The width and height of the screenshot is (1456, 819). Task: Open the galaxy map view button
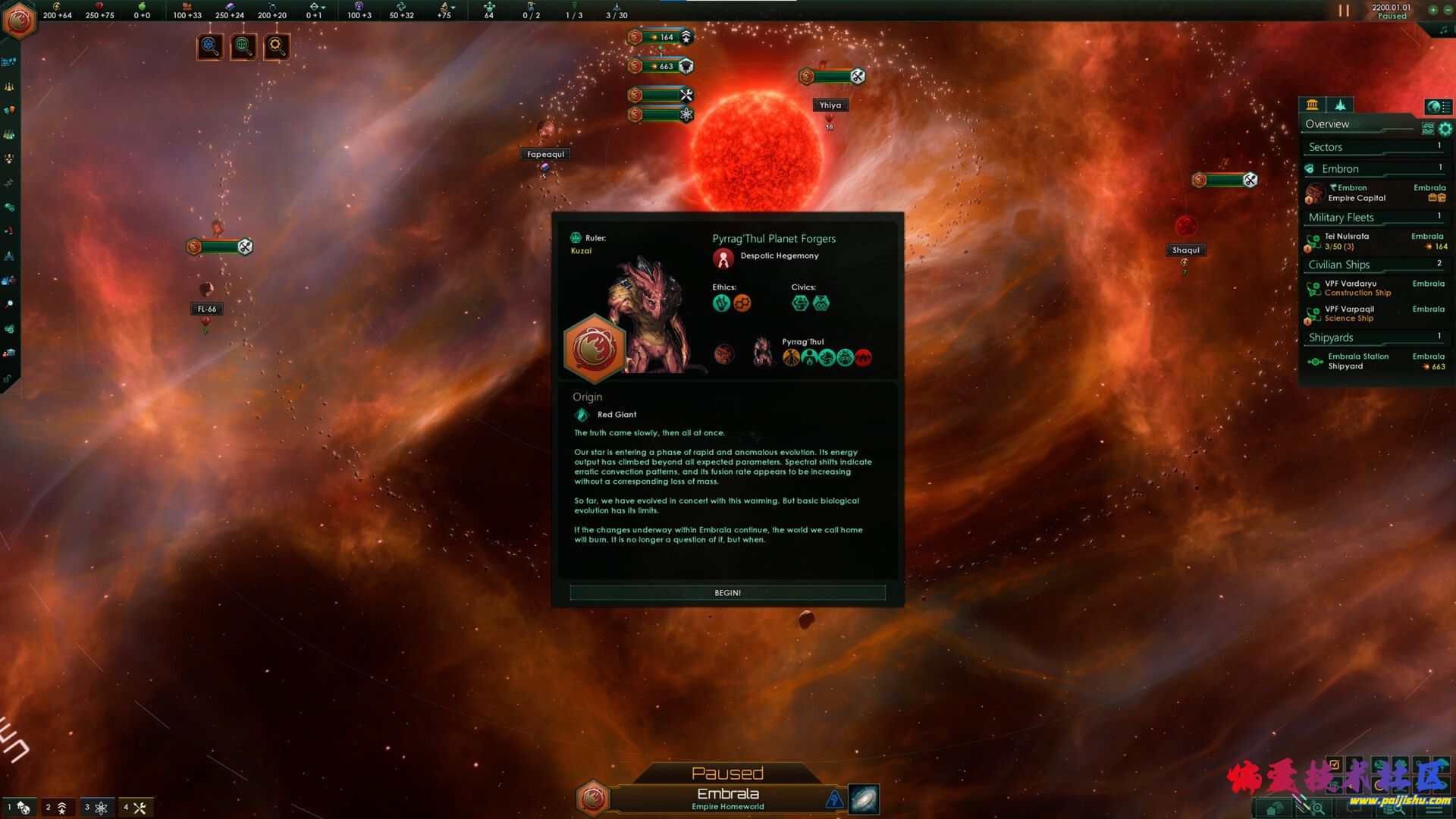[863, 799]
